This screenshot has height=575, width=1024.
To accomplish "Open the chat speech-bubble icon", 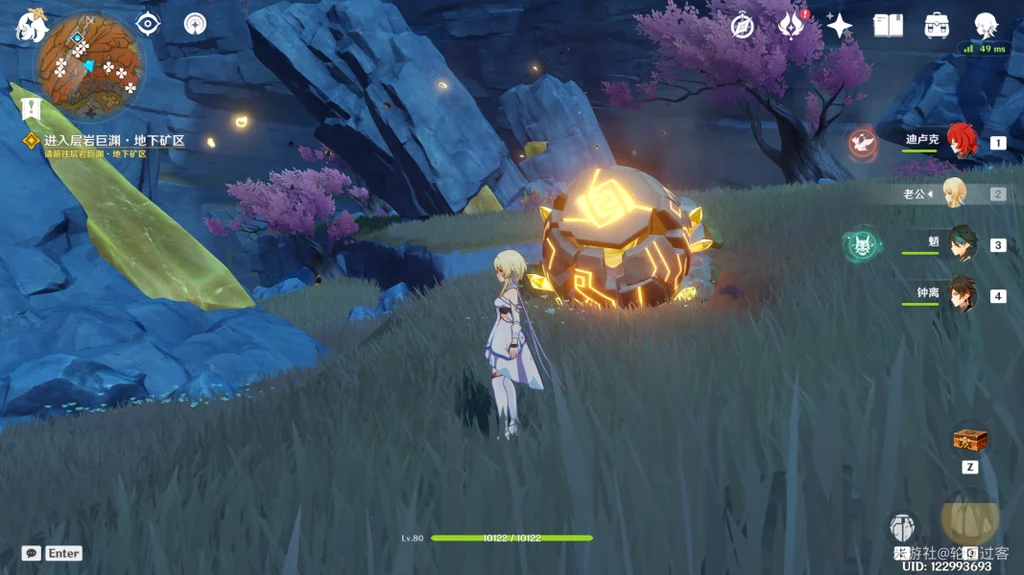I will (x=31, y=553).
